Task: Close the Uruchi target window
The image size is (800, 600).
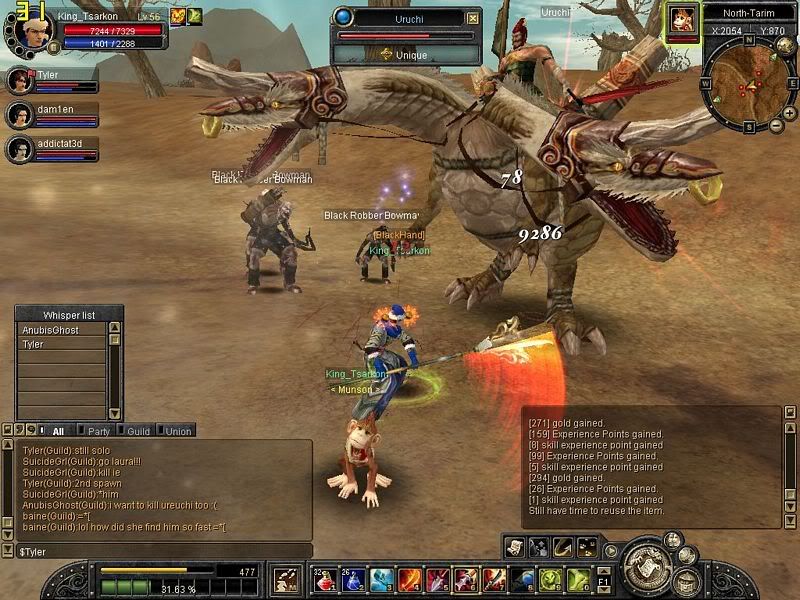Action: pos(473,17)
